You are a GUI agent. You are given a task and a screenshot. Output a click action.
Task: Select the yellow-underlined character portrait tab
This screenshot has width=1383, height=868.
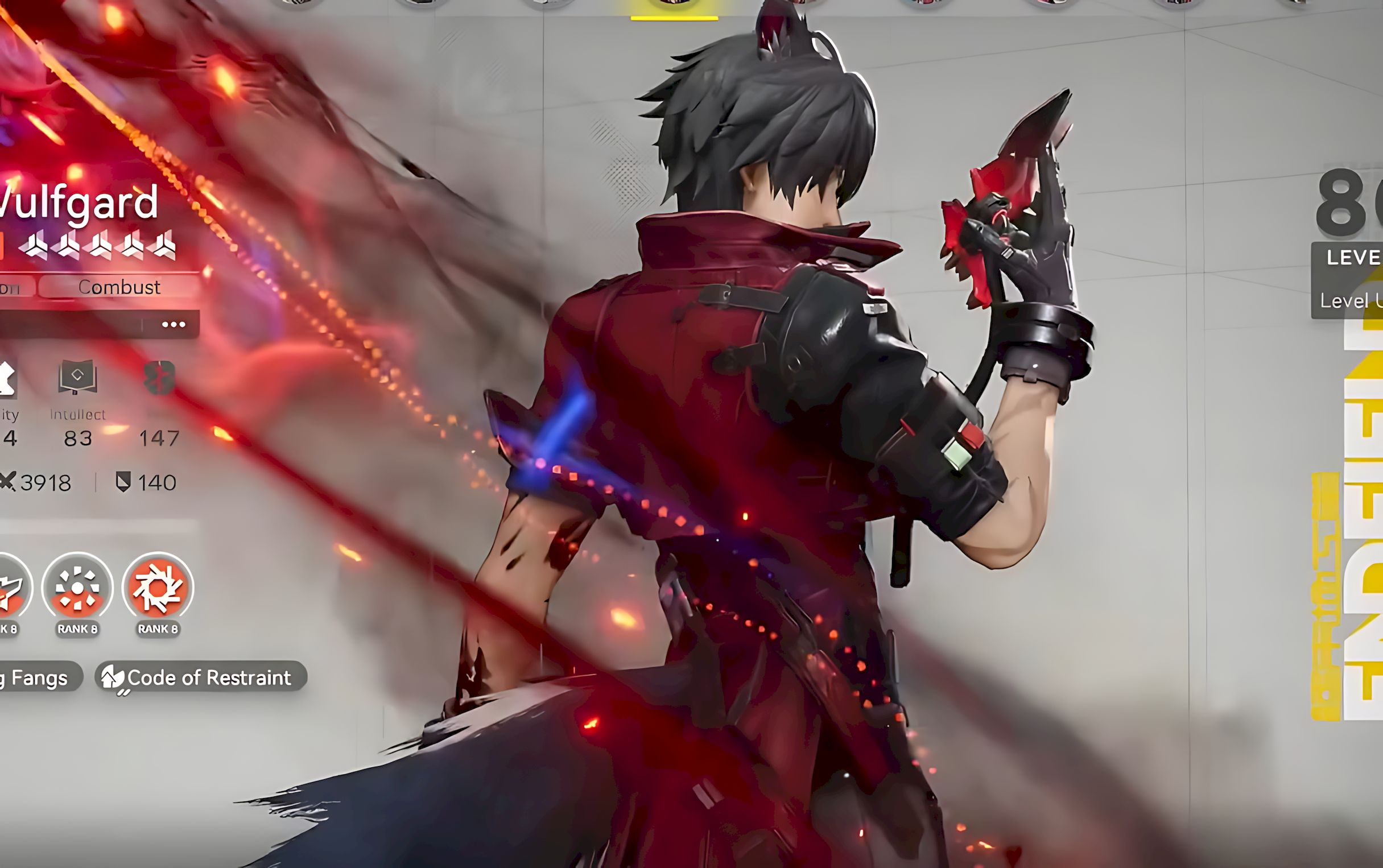point(674,7)
